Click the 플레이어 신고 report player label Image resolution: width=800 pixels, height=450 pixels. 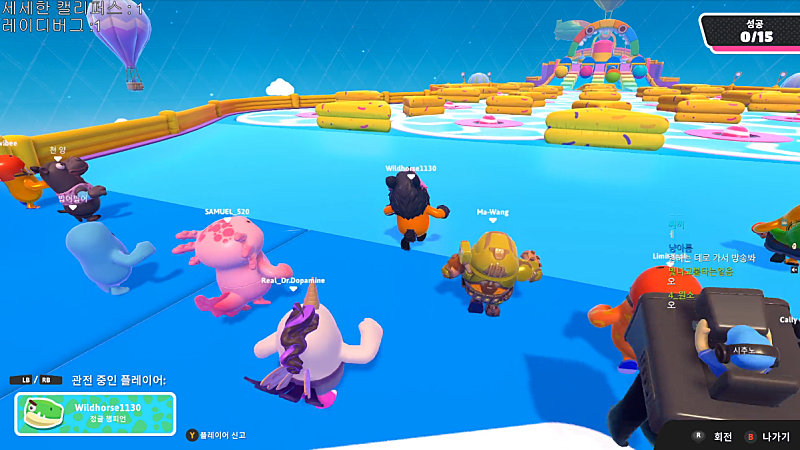pos(222,435)
